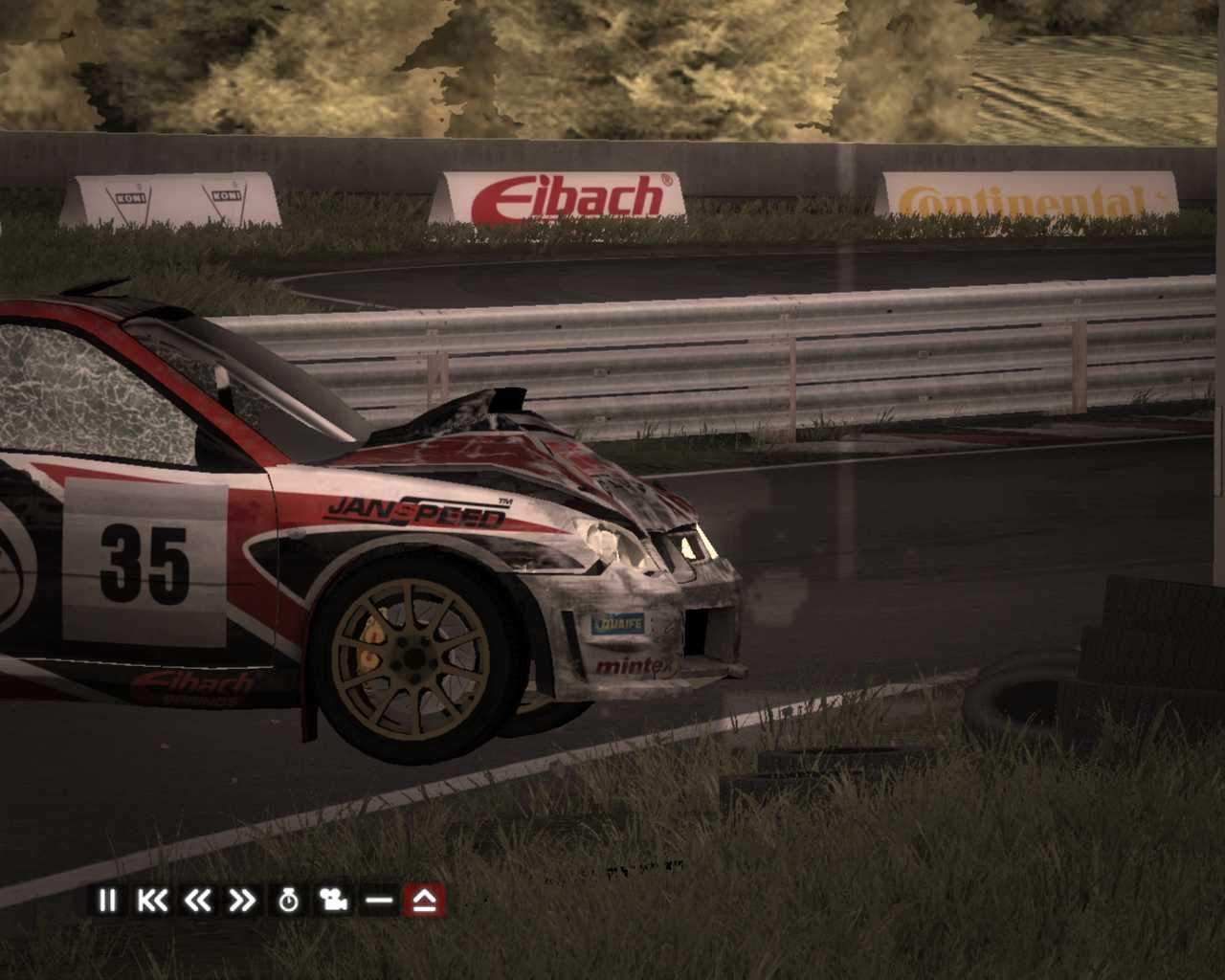This screenshot has width=1225, height=980.
Task: Exit the replay with the eject button
Action: pos(424,901)
